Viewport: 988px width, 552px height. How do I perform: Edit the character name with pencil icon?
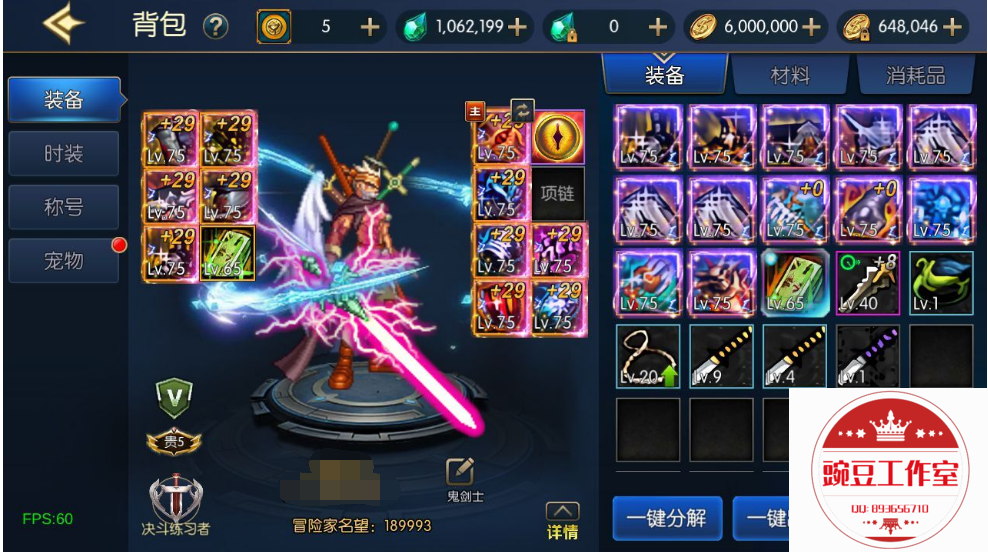[x=459, y=472]
